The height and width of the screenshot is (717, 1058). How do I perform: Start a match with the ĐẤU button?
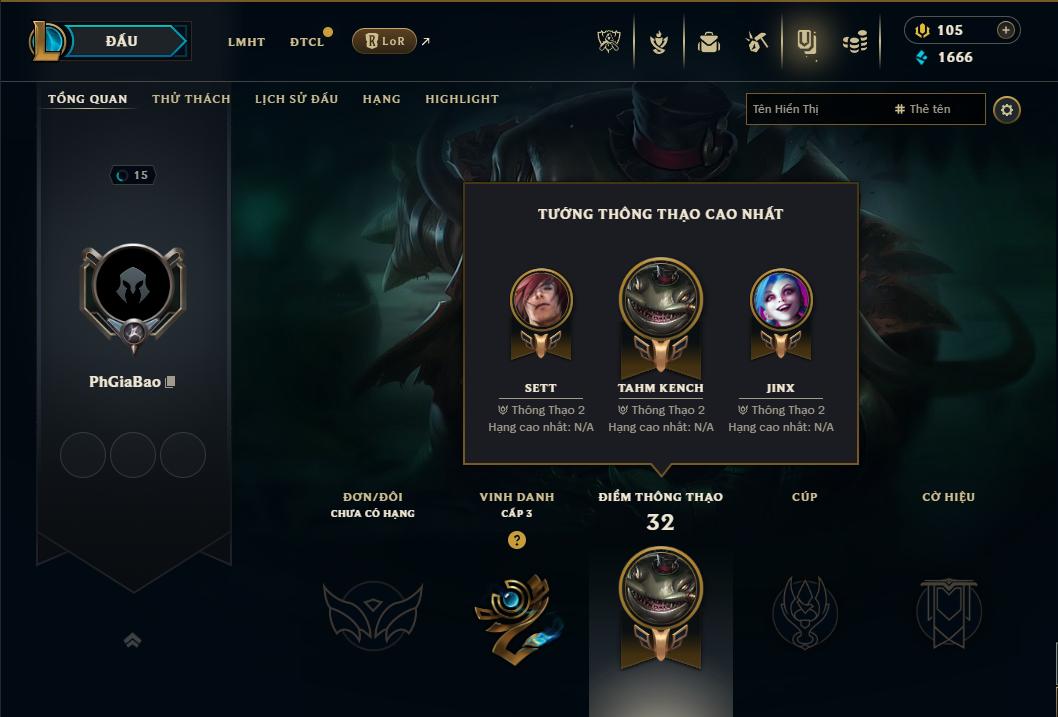pos(122,41)
